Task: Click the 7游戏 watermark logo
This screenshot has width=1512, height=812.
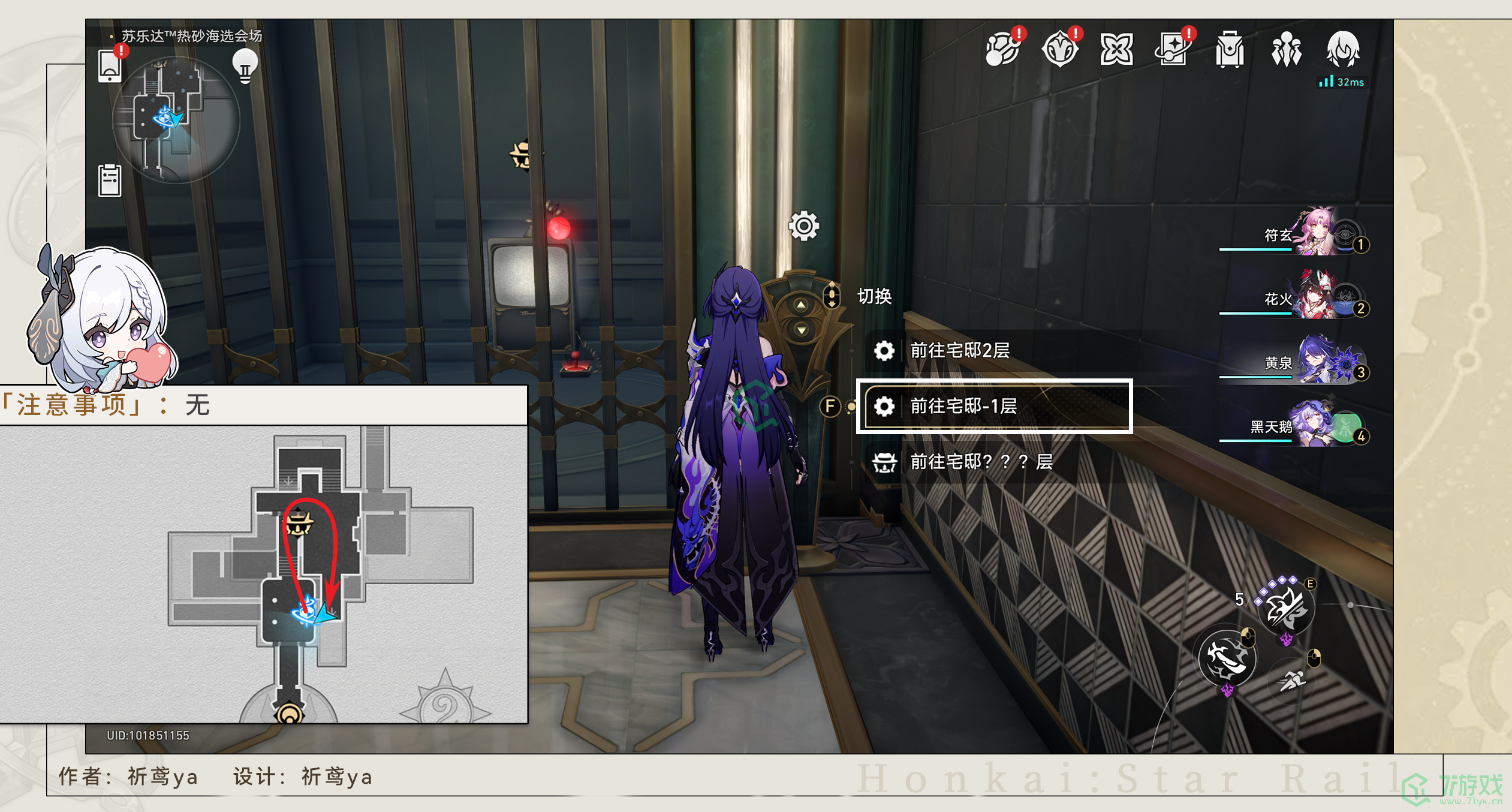Action: tap(1453, 788)
